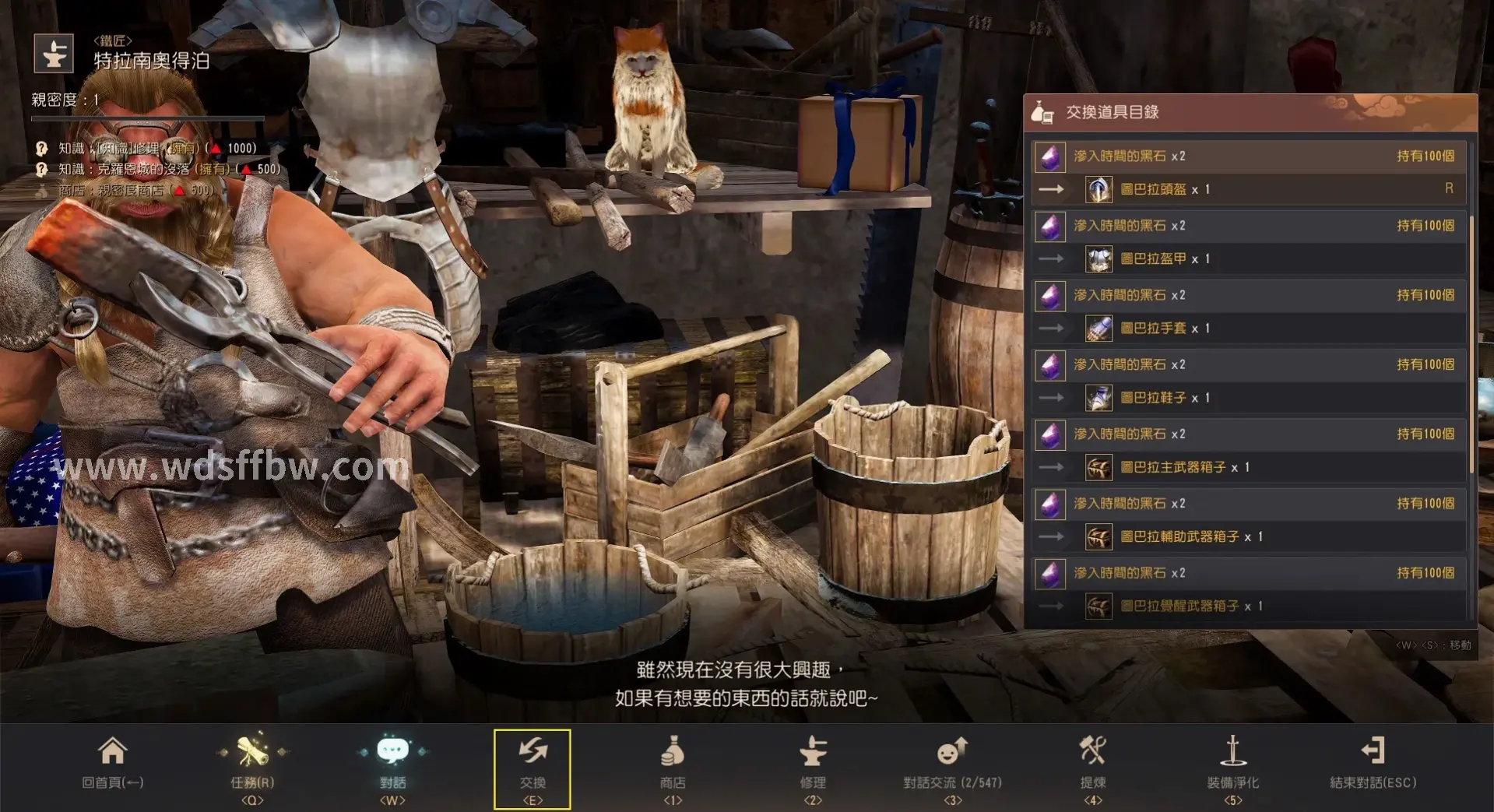This screenshot has width=1494, height=812.
Task: Click the exchange list scrollbar
Action: coord(1471,343)
